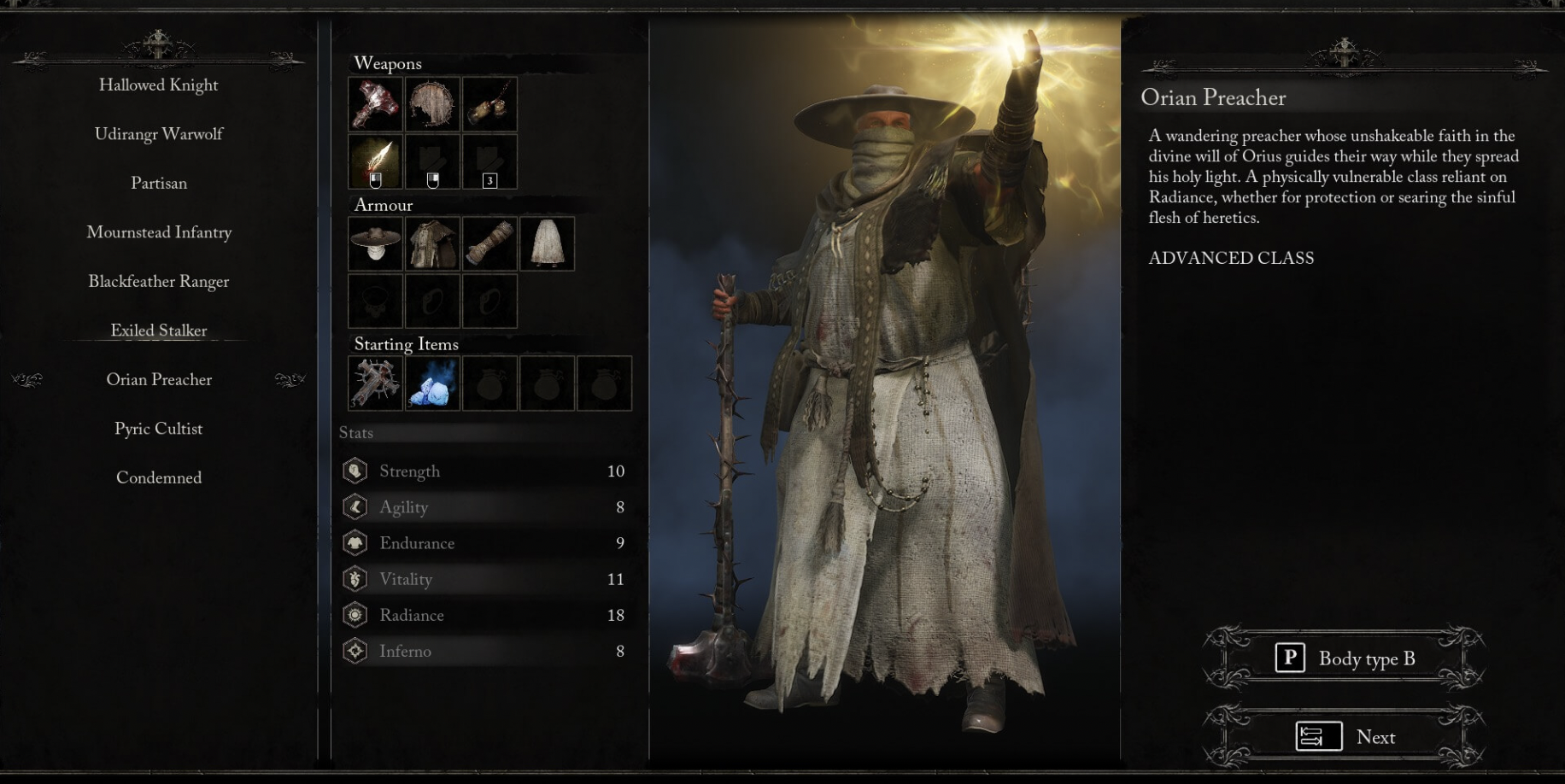The height and width of the screenshot is (784, 1565).
Task: Select the white robe skirt armour slot
Action: tap(547, 243)
